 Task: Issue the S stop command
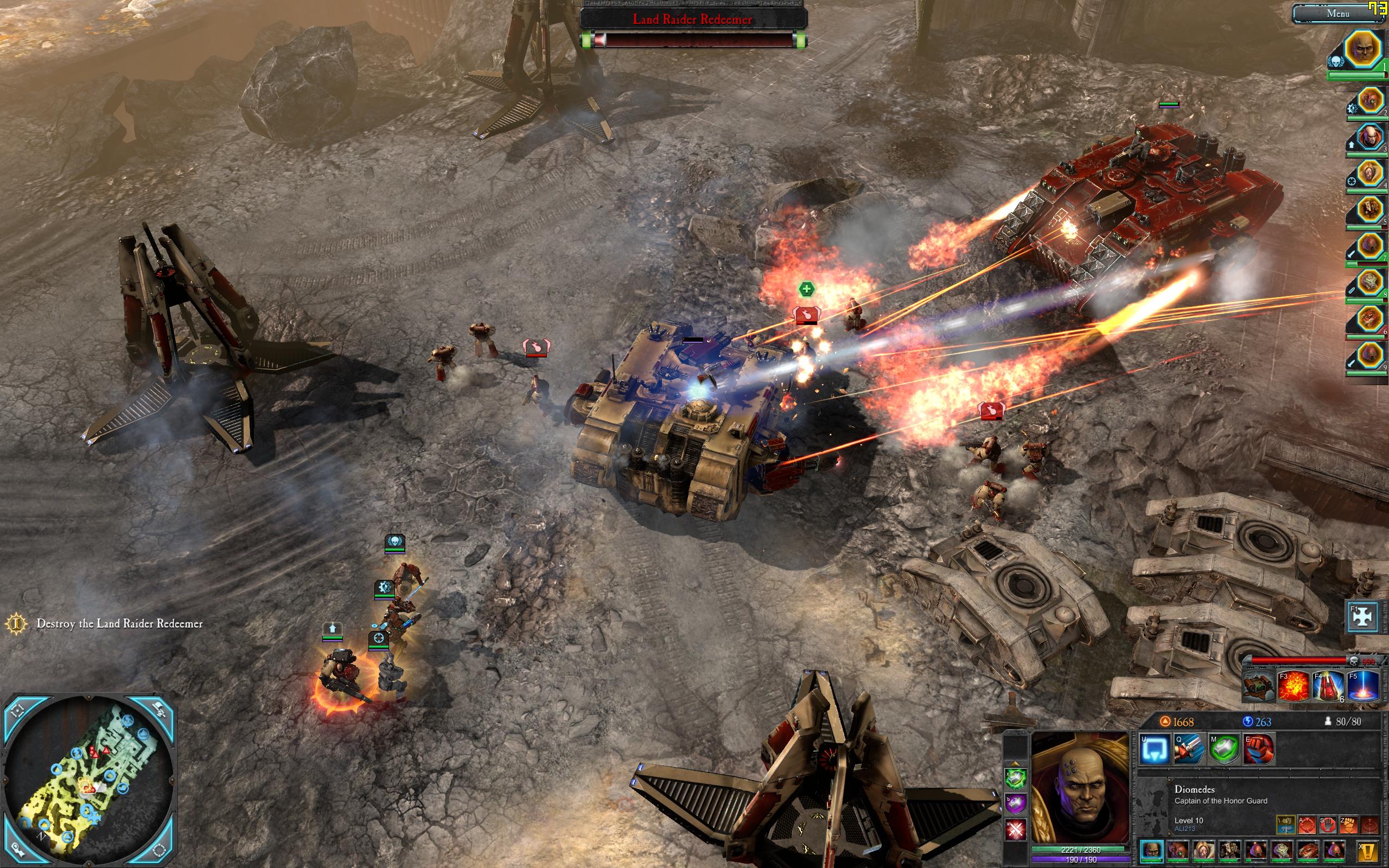click(x=1327, y=825)
